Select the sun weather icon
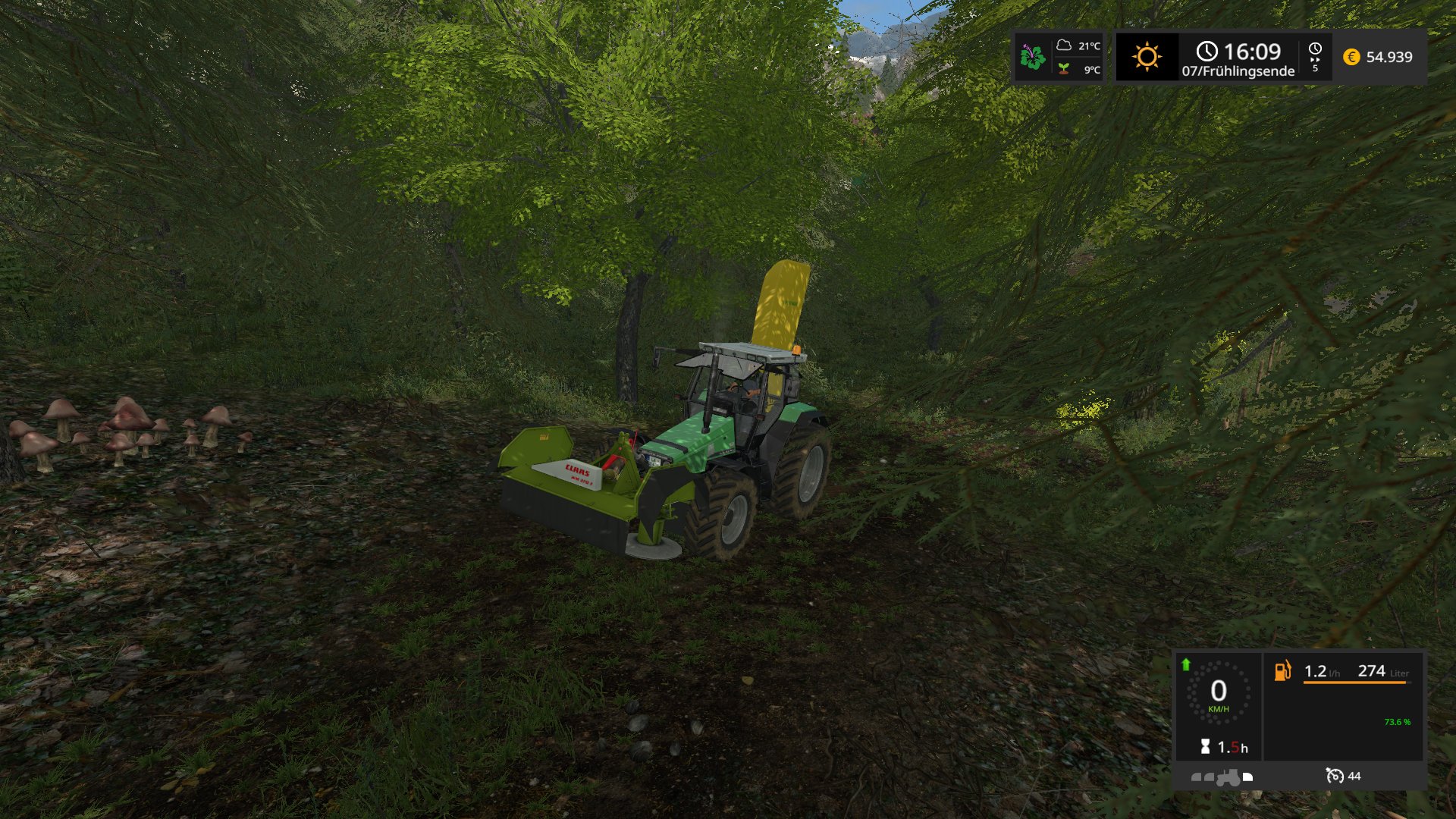Image resolution: width=1456 pixels, height=819 pixels. tap(1147, 57)
